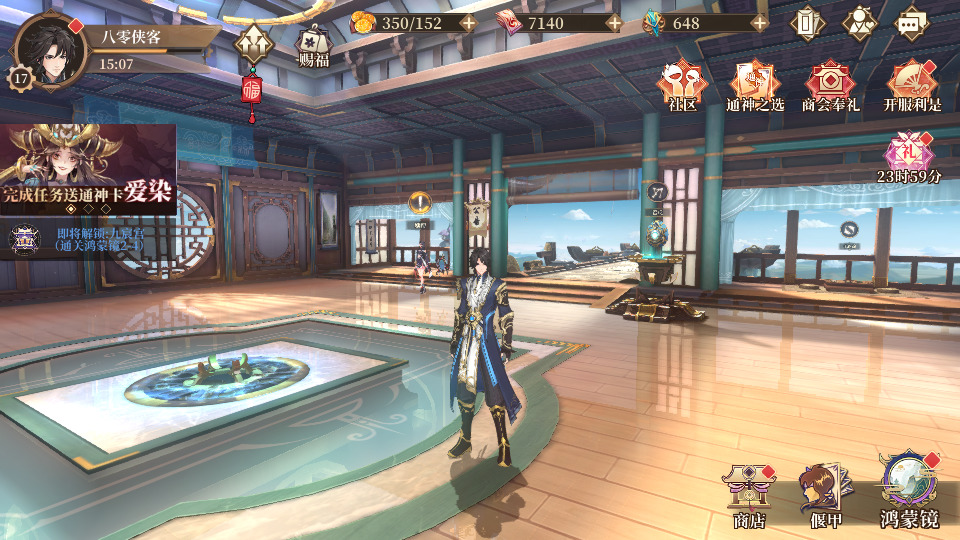The width and height of the screenshot is (960, 540).
Task: Open the 通神之选 event
Action: click(755, 86)
